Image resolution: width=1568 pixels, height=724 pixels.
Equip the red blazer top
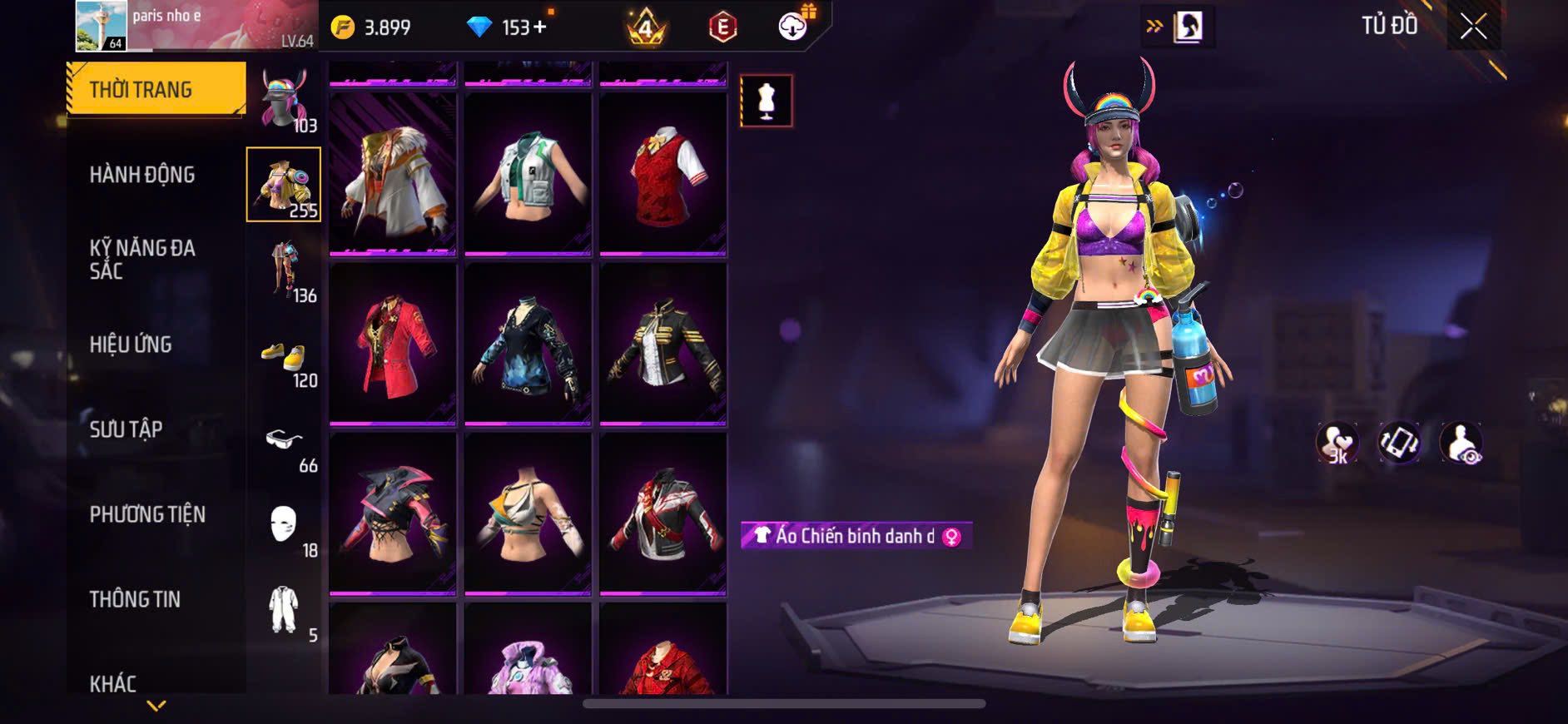click(x=393, y=343)
